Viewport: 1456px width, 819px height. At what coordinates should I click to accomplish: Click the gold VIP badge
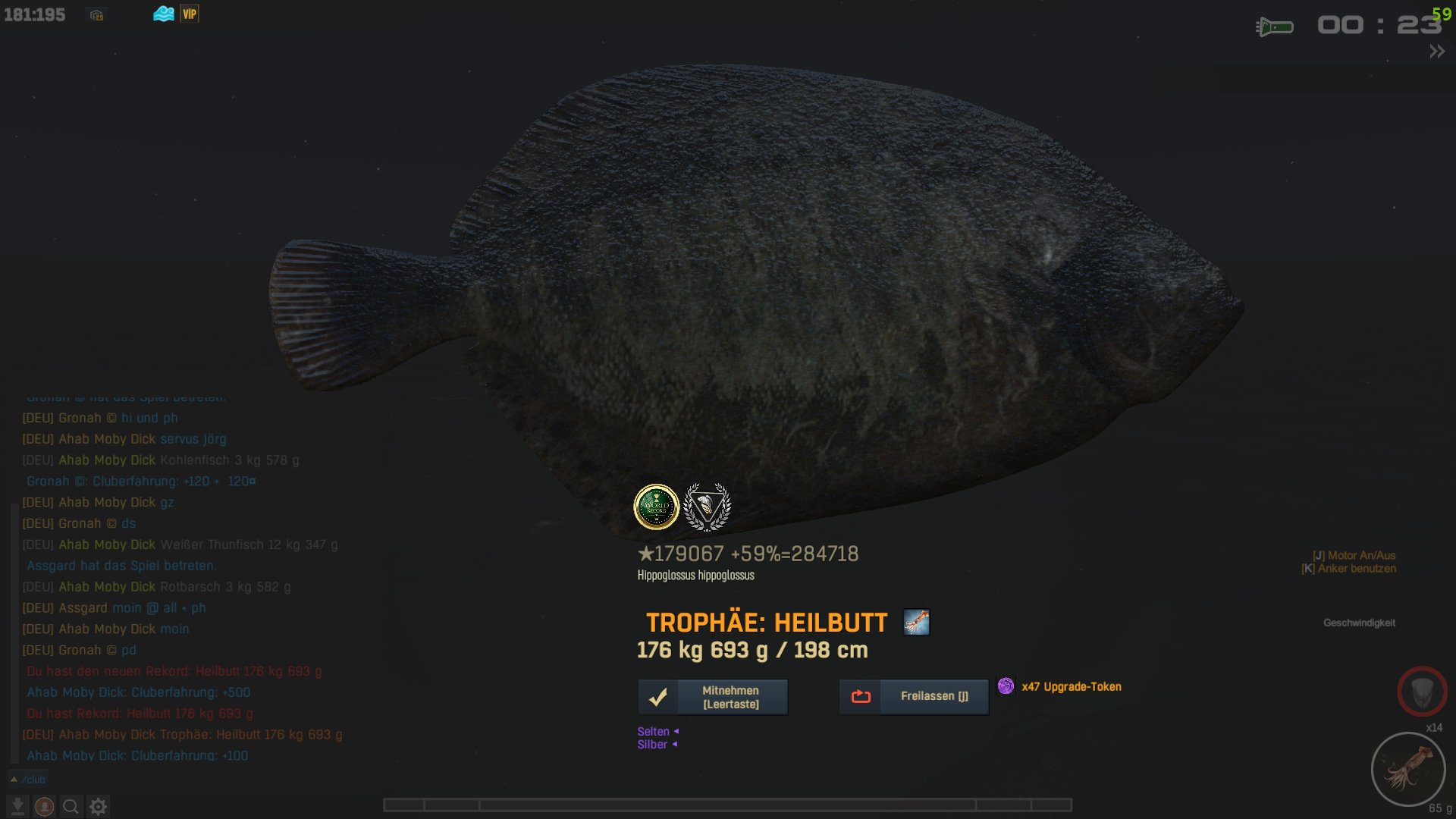tap(190, 14)
